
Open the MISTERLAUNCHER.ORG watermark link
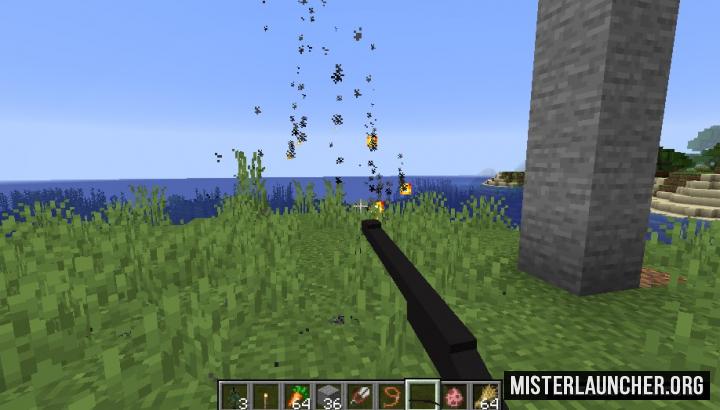tap(607, 386)
